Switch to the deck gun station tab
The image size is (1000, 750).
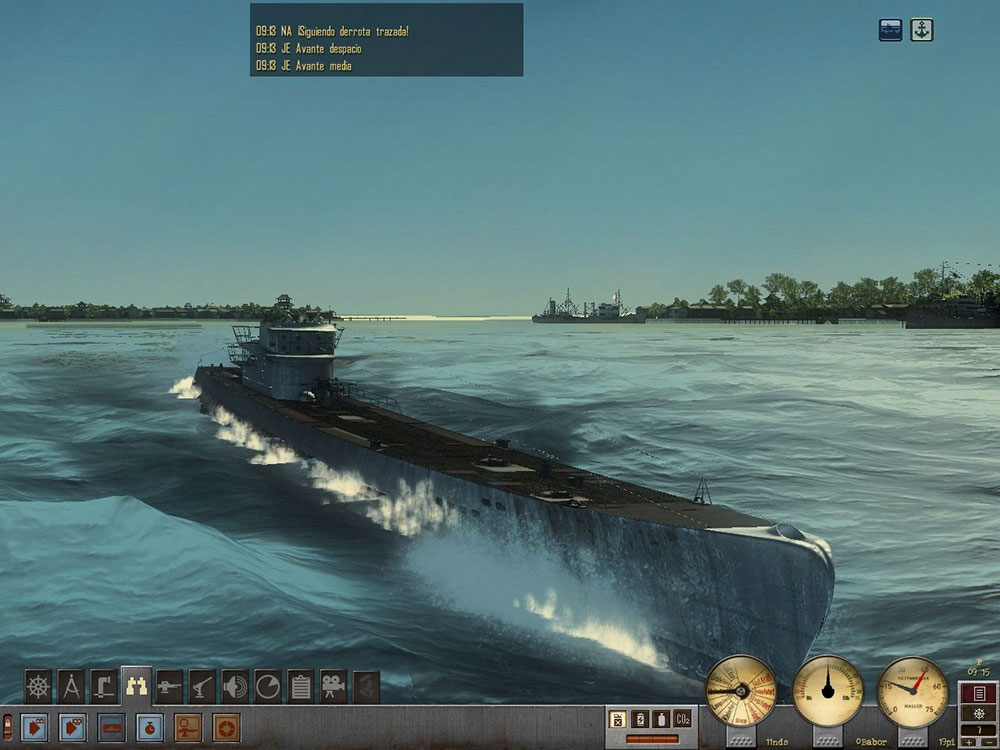170,687
